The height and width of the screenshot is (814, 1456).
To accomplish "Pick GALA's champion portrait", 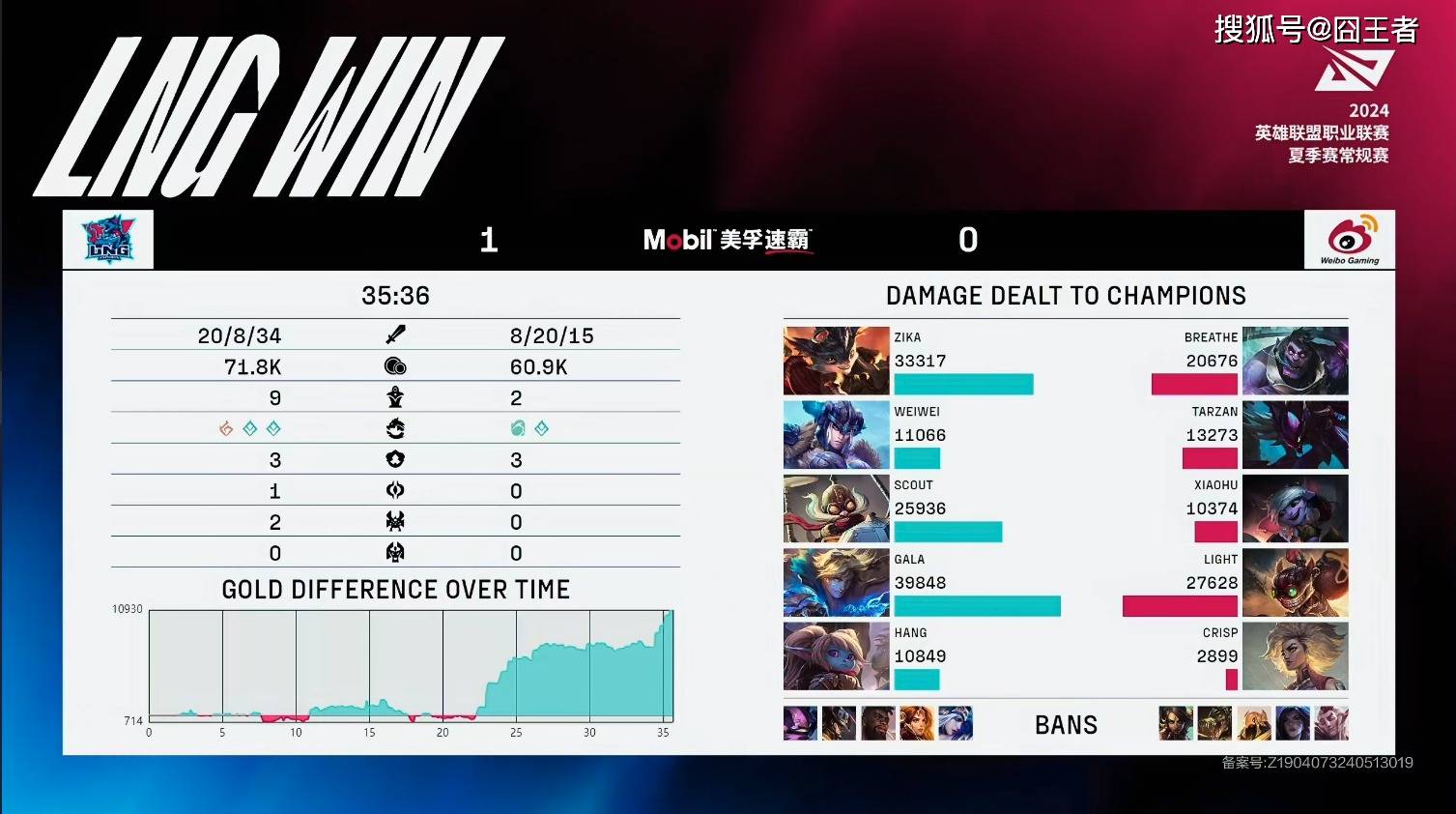I will coord(836,583).
